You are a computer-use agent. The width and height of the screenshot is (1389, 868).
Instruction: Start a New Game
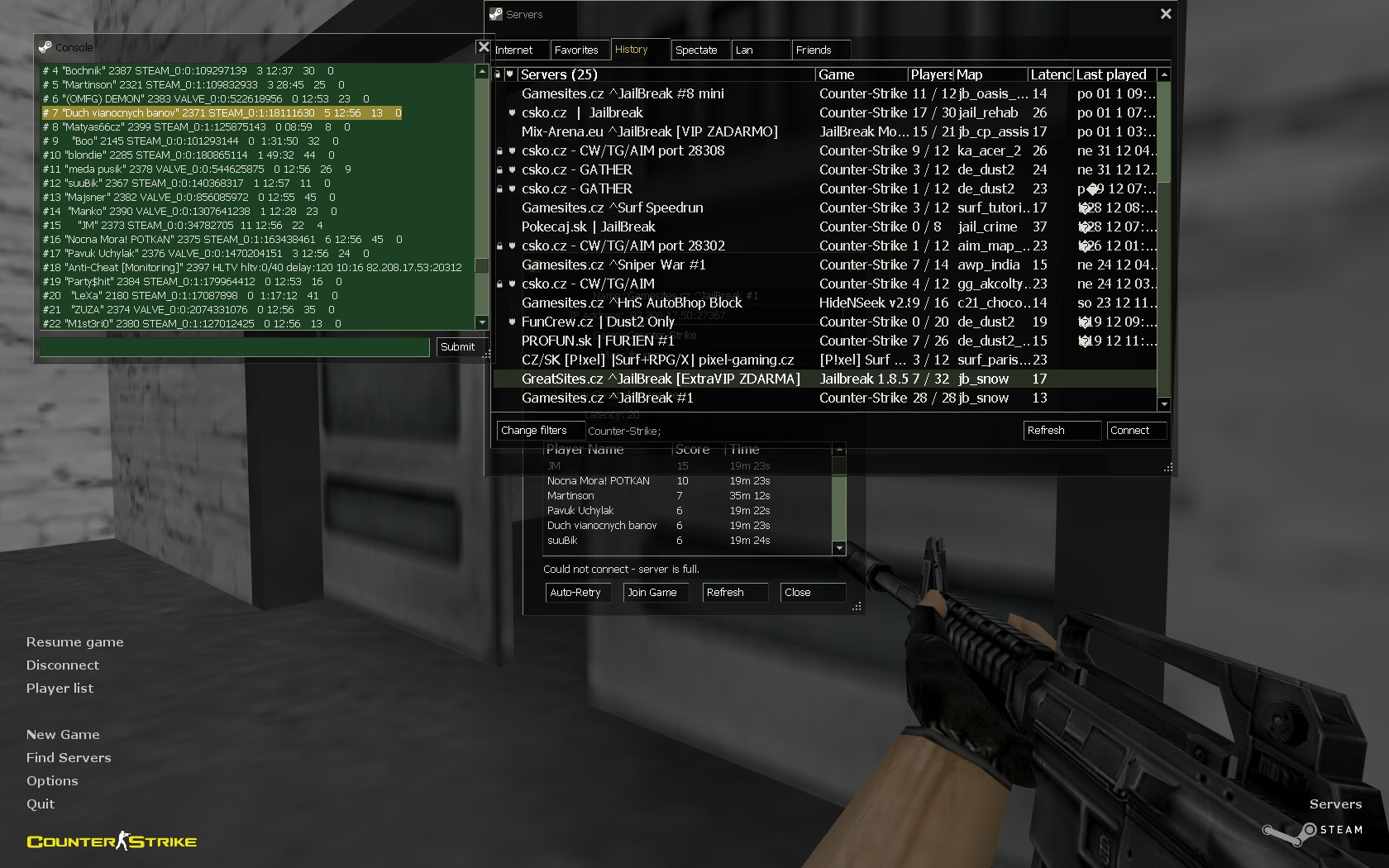[63, 735]
